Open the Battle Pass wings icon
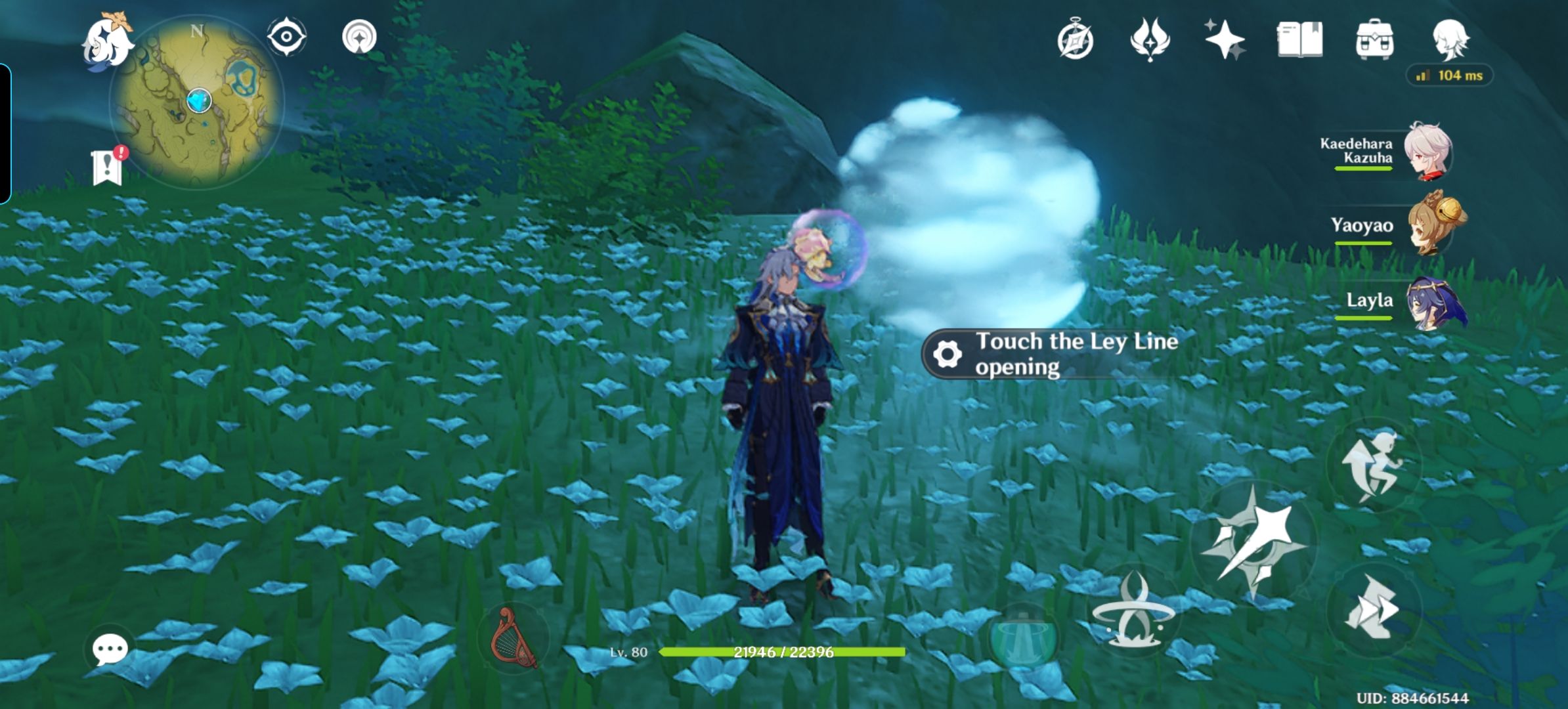Screen dimensions: 1568x709 click(1150, 39)
